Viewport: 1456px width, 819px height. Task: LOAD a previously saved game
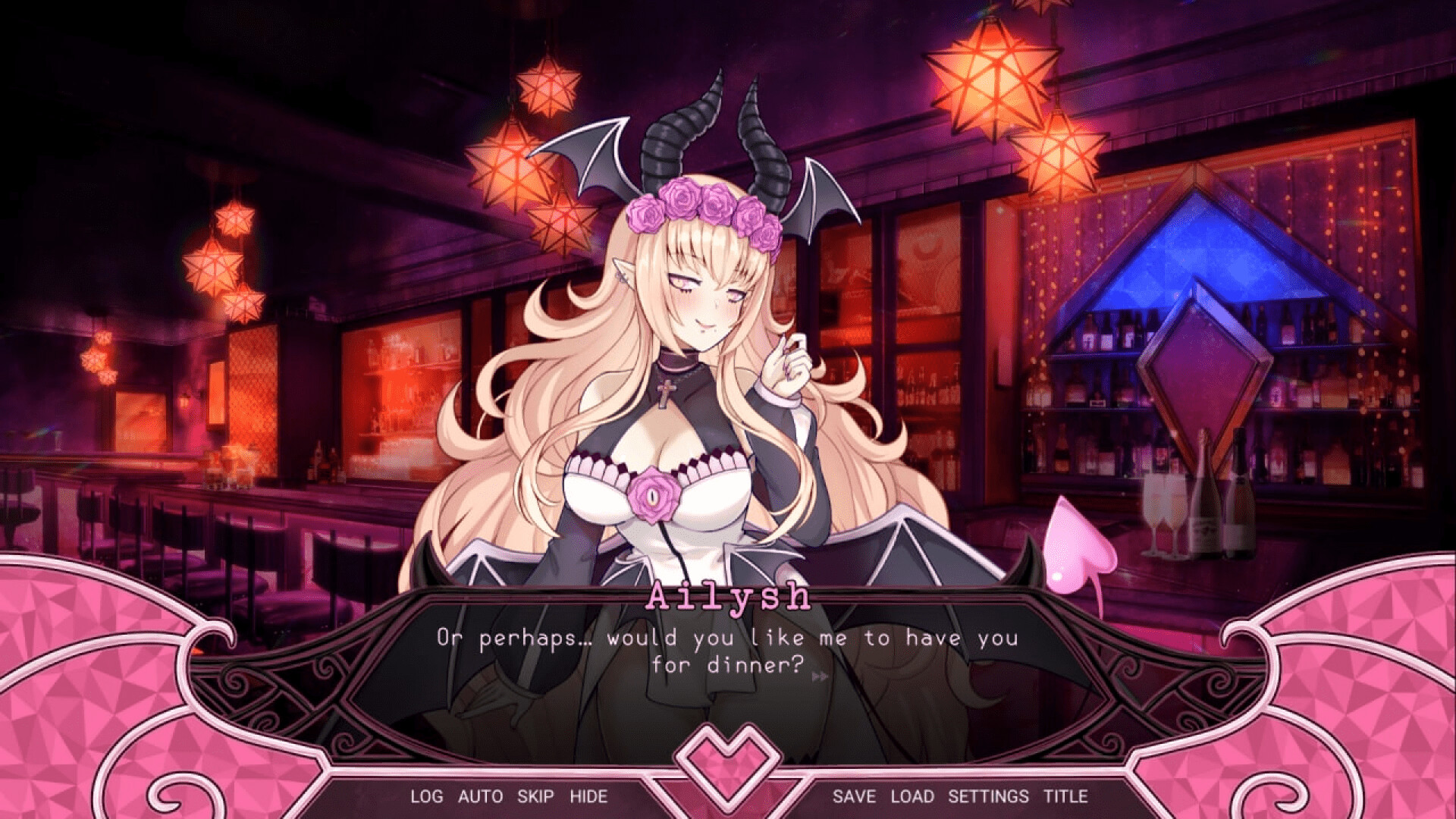click(913, 796)
